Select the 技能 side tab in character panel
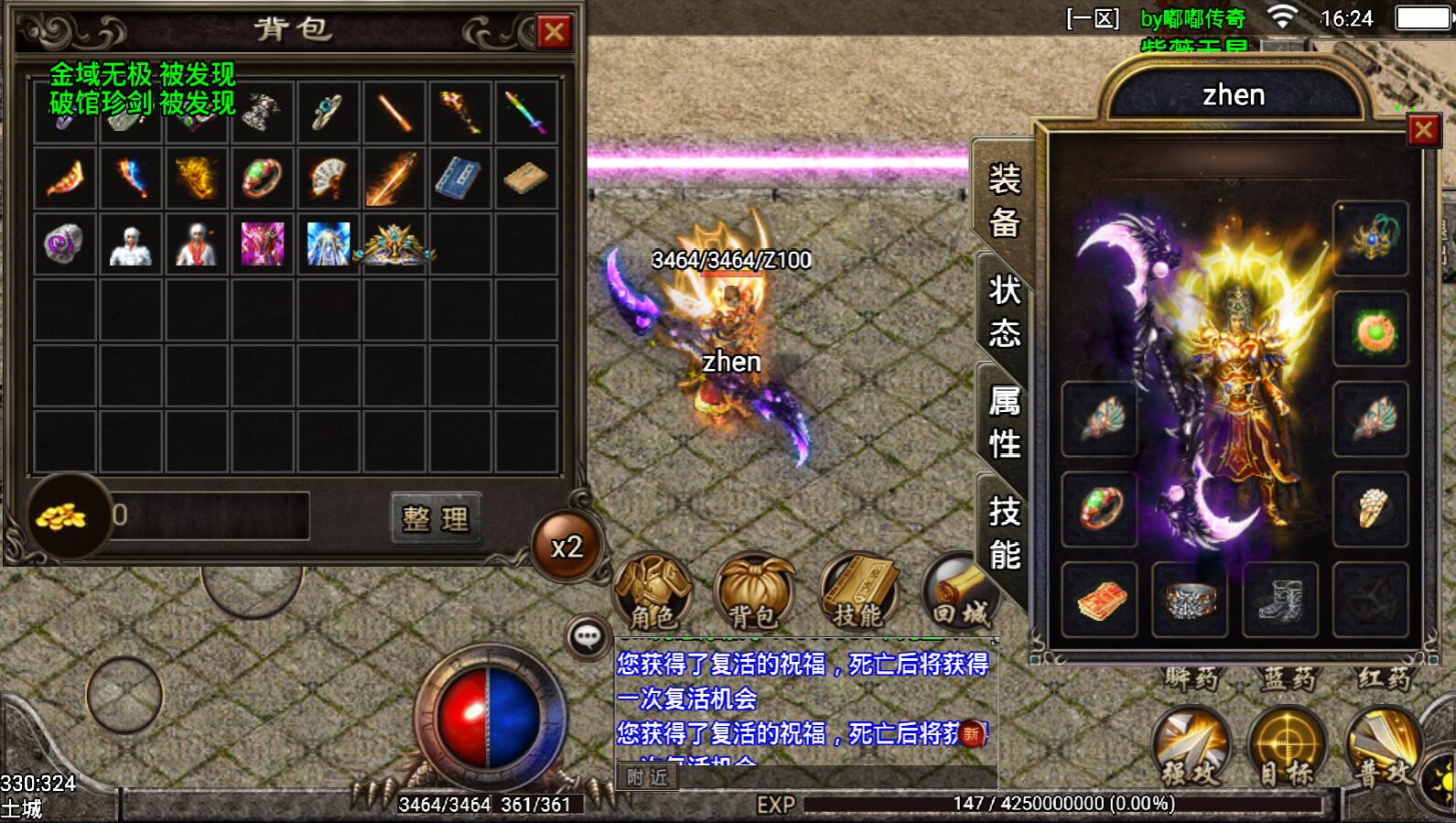The height and width of the screenshot is (823, 1456). [x=1004, y=533]
